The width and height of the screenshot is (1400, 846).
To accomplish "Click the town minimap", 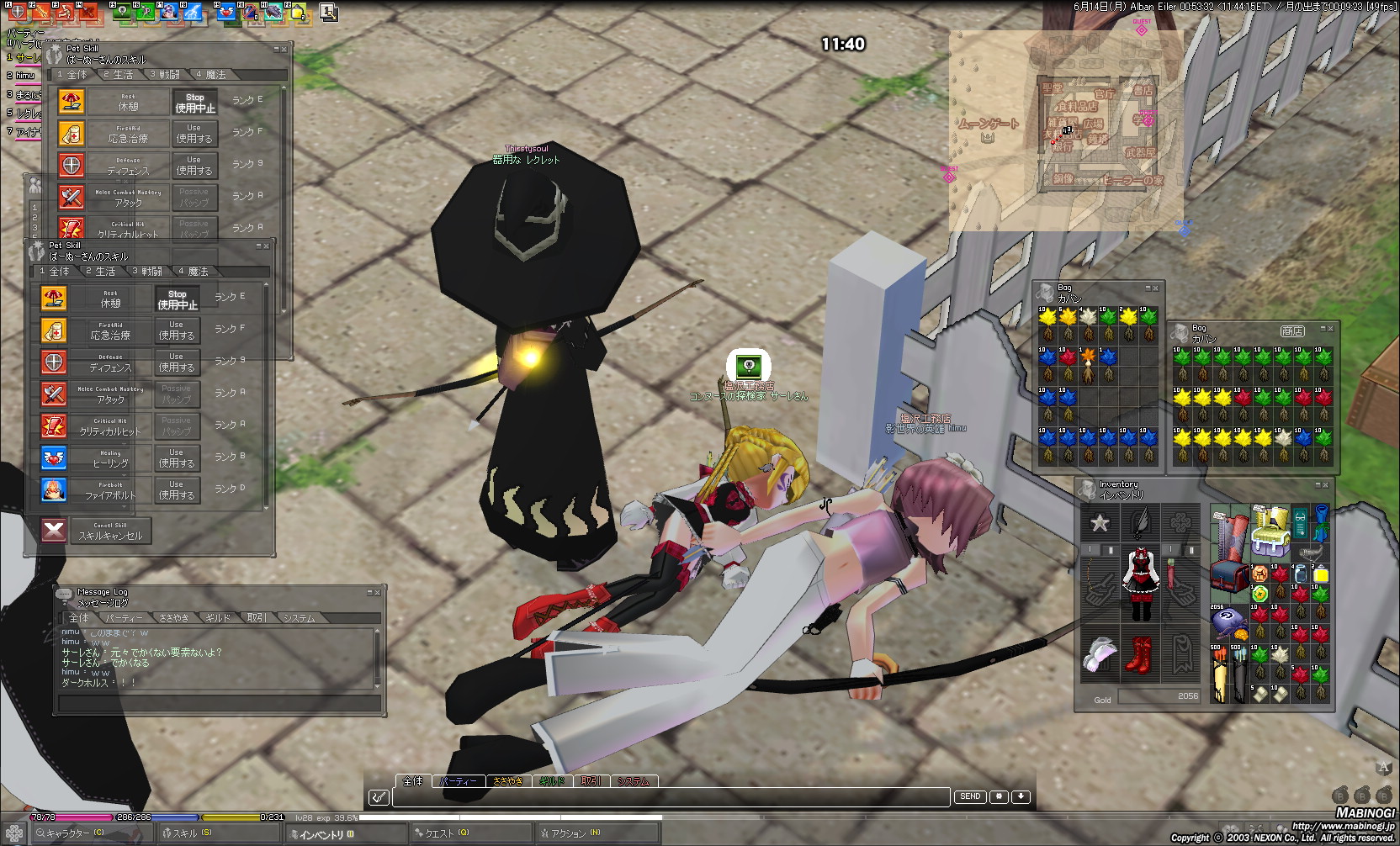I will tap(1066, 130).
